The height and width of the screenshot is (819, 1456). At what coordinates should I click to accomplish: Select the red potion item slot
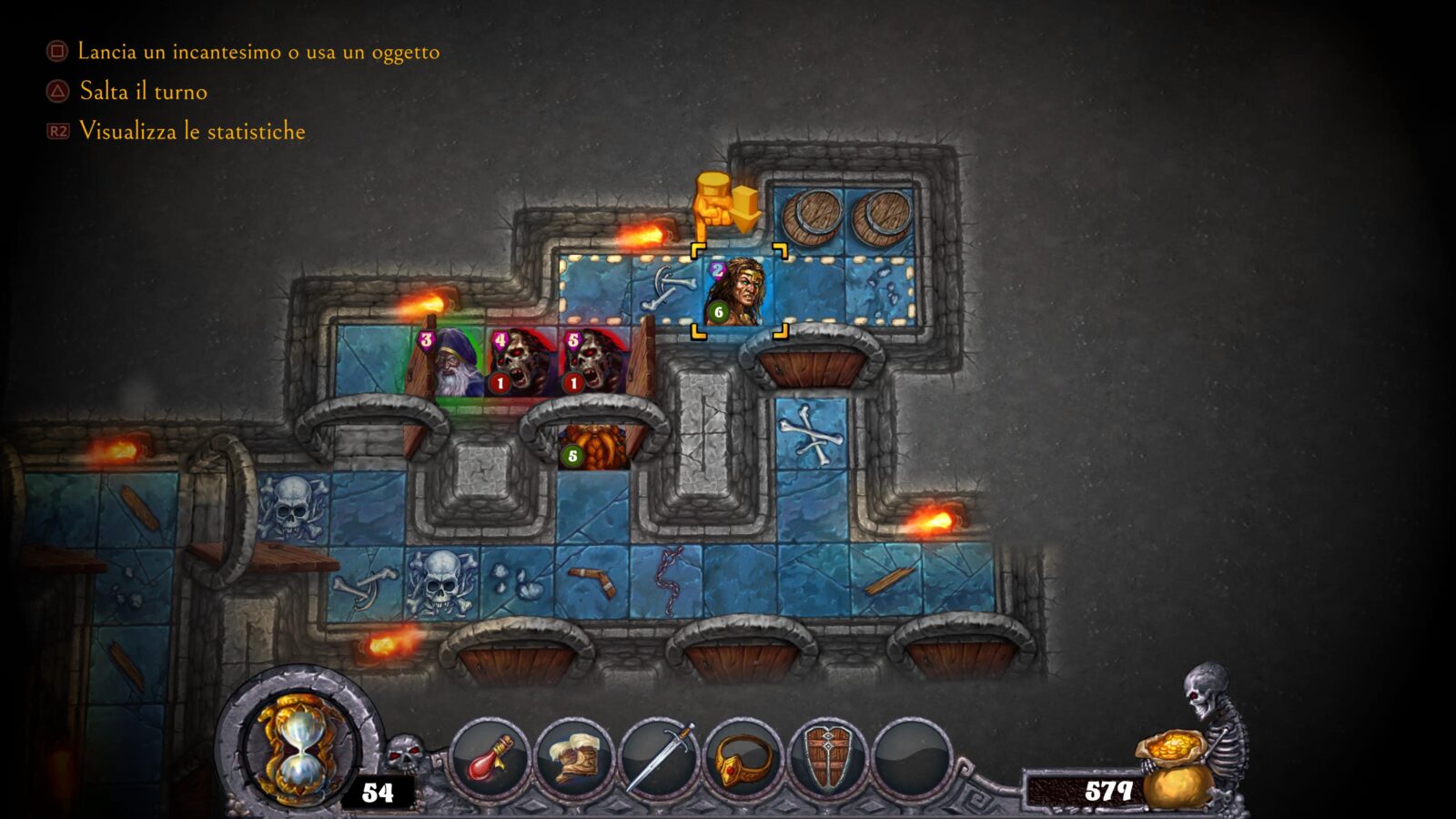pos(490,759)
